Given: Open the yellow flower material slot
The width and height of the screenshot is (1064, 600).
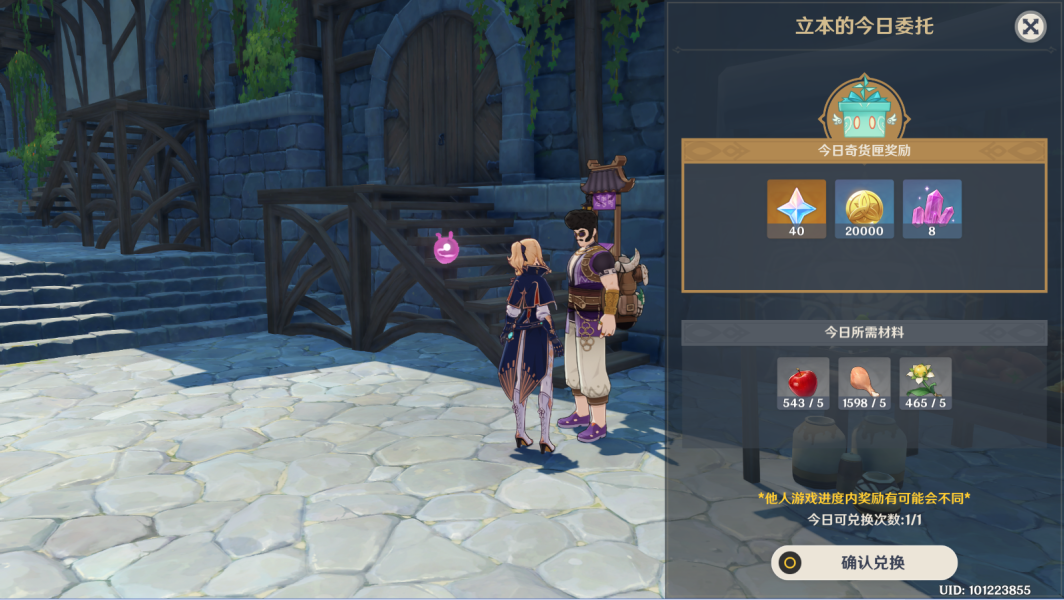Looking at the screenshot, I should (x=925, y=384).
